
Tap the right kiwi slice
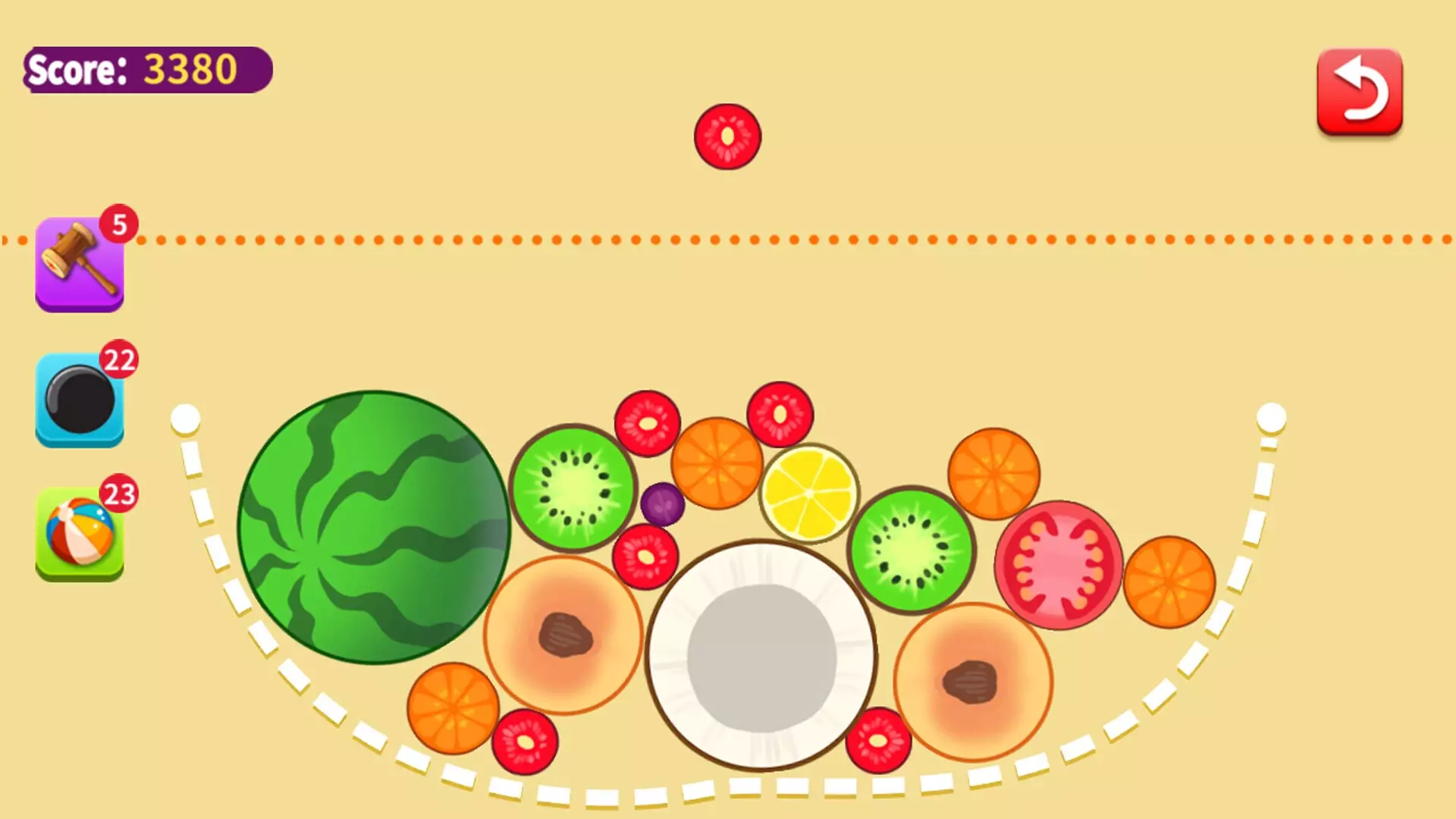point(908,554)
